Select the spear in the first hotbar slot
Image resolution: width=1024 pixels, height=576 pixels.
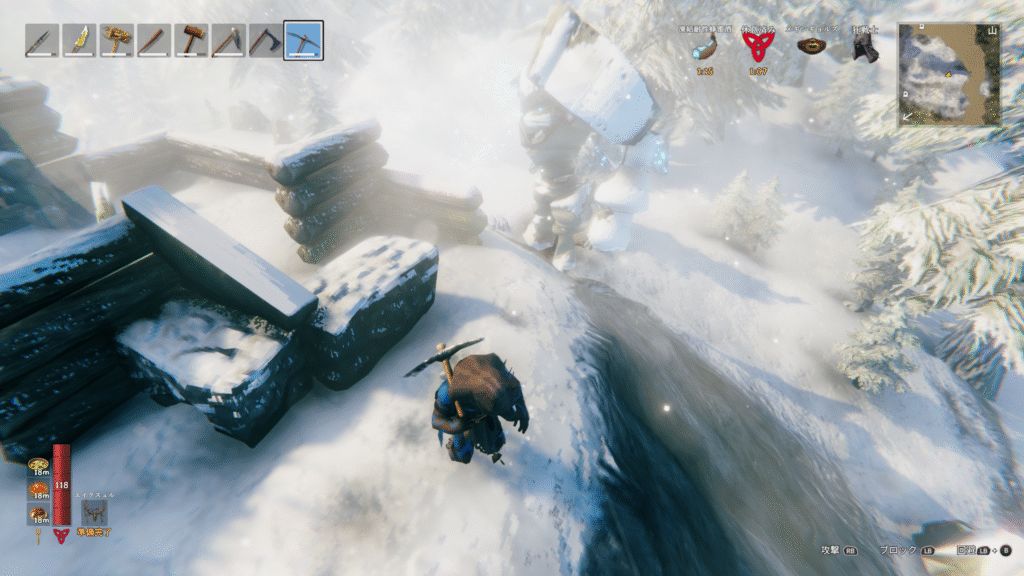point(41,41)
